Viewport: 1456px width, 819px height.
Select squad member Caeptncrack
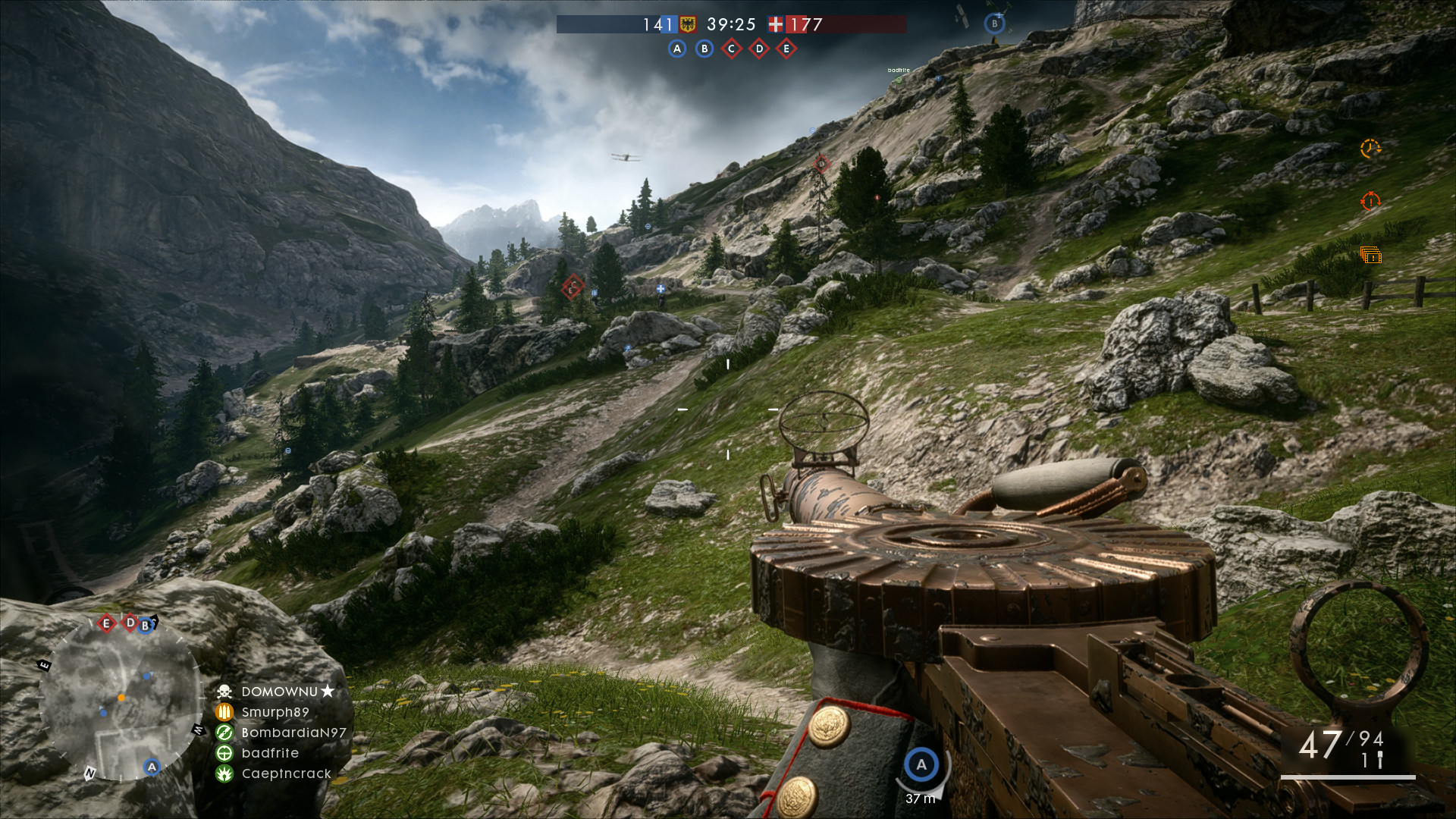(x=286, y=773)
